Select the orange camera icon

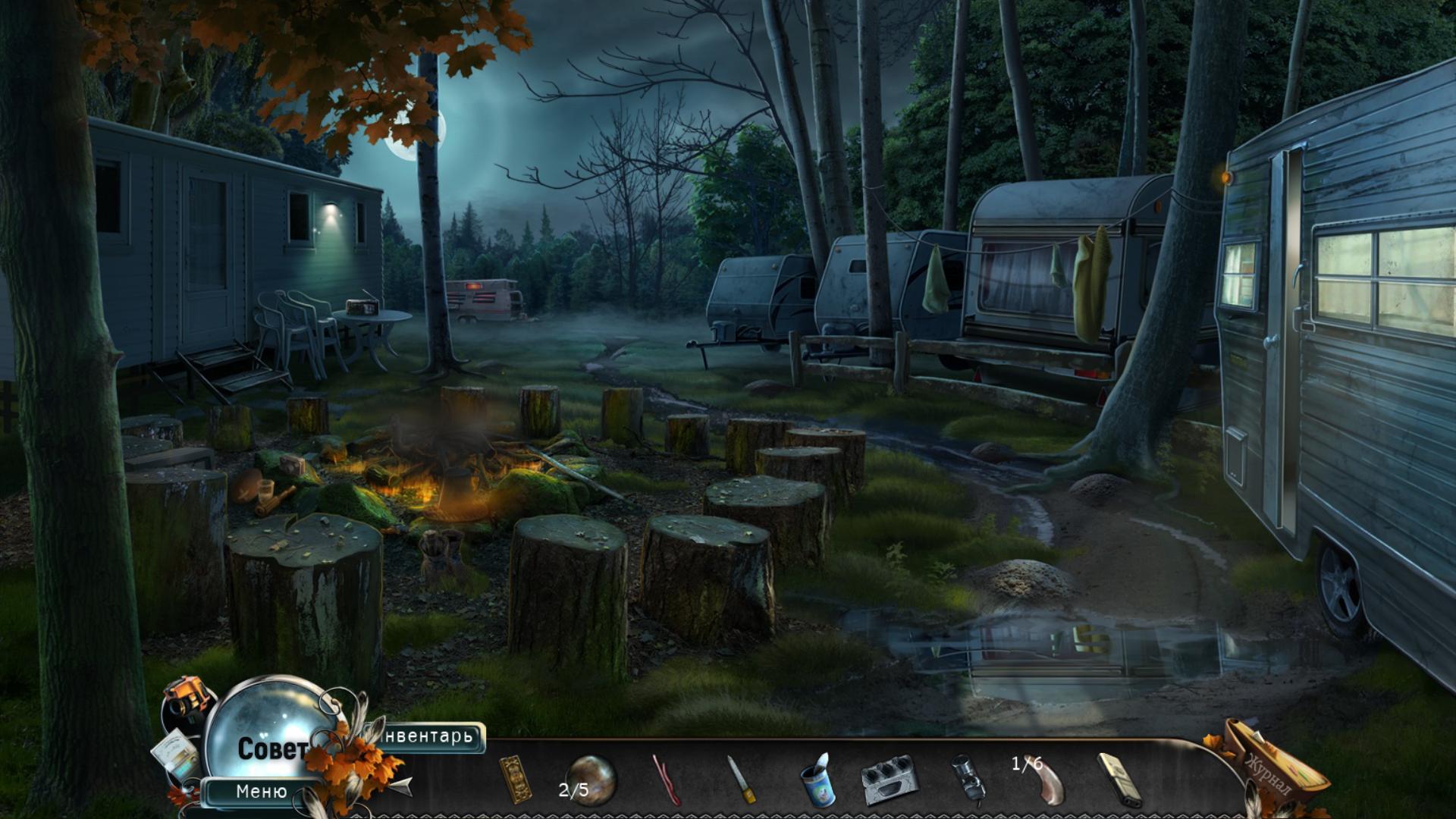187,695
